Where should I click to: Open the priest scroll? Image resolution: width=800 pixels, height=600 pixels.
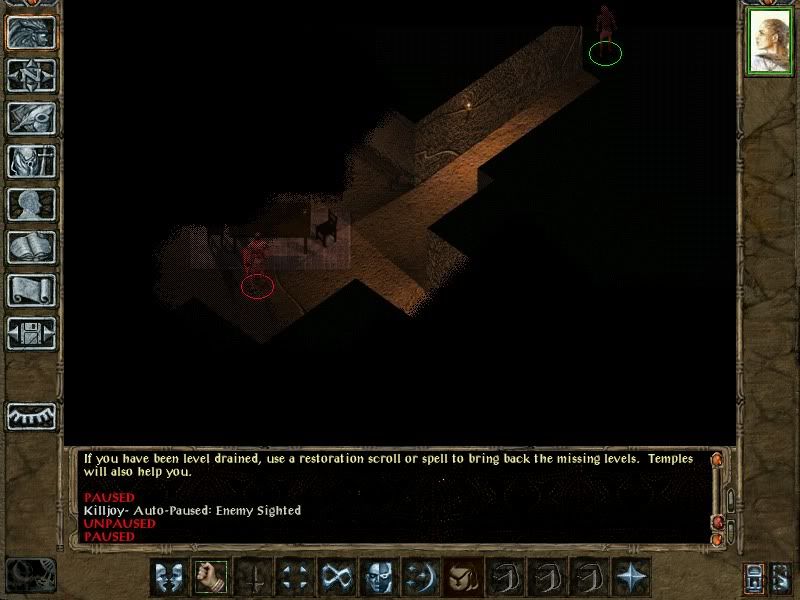[31, 290]
